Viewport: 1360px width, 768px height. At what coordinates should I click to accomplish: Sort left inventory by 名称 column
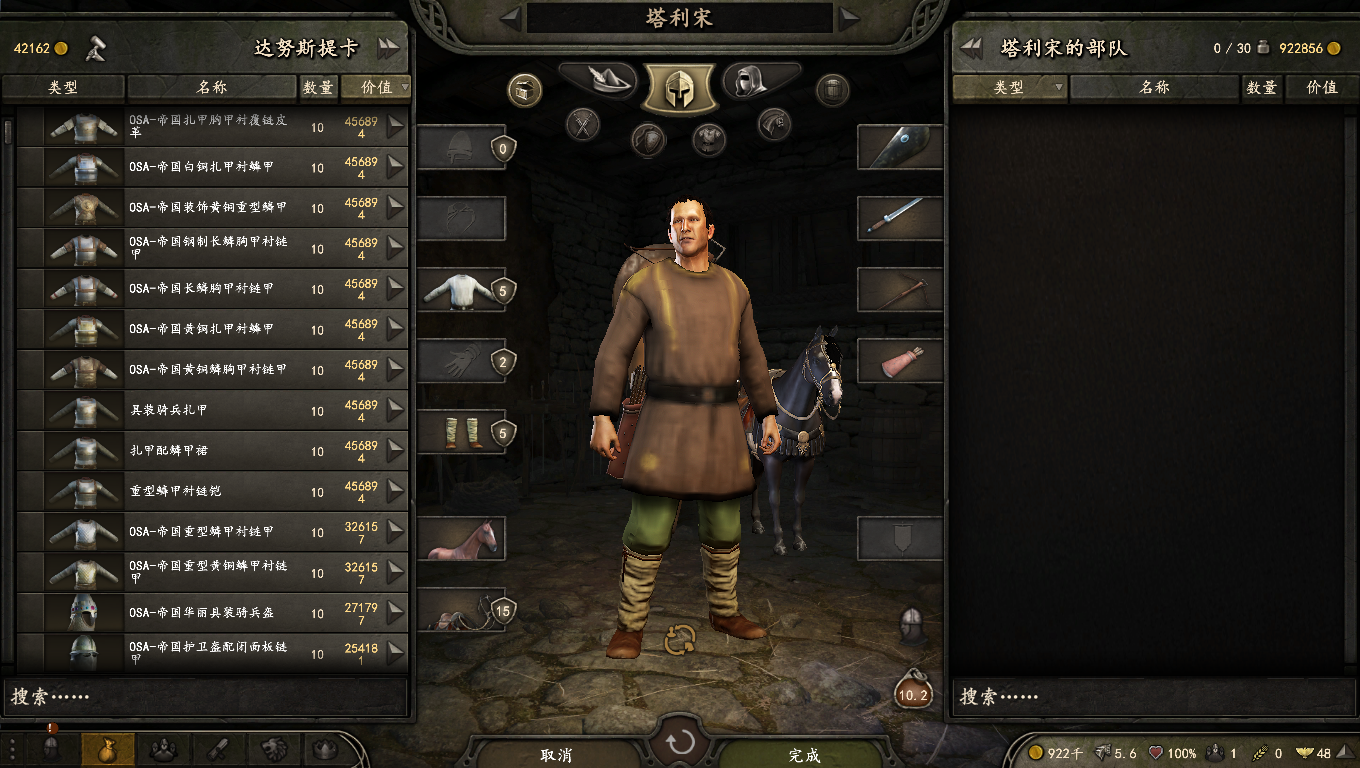point(212,88)
